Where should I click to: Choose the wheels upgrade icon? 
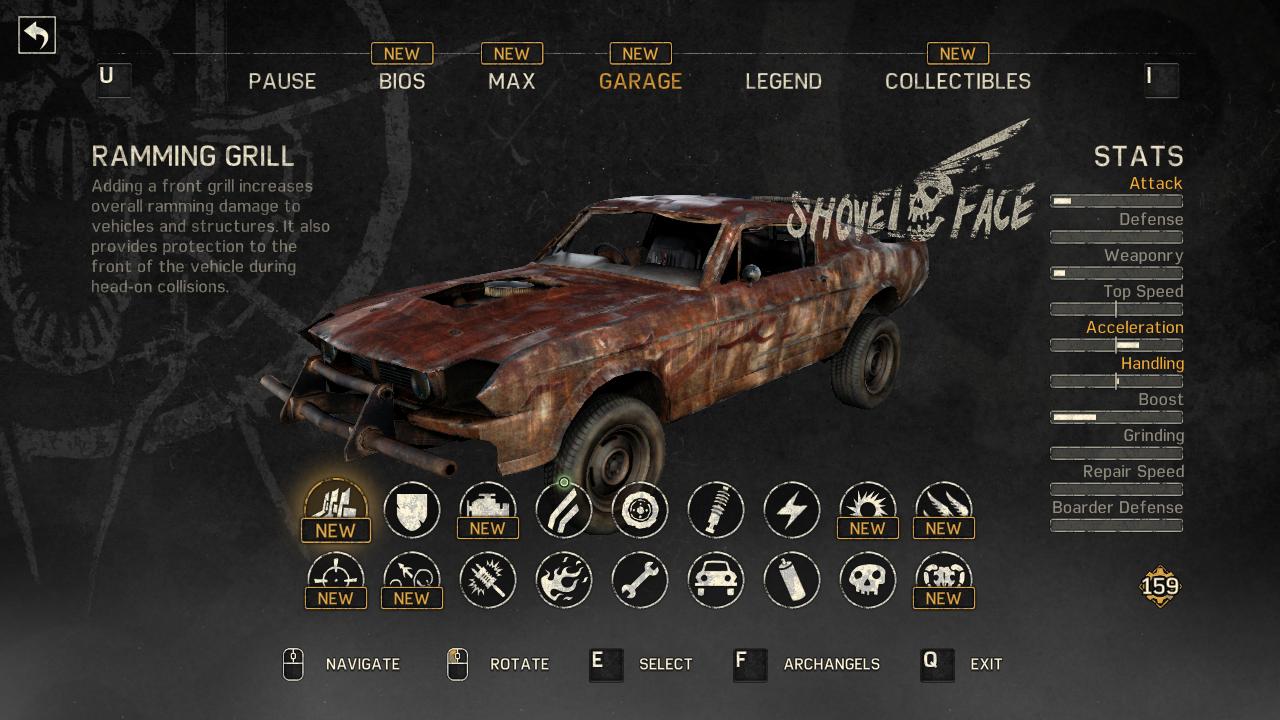(640, 510)
